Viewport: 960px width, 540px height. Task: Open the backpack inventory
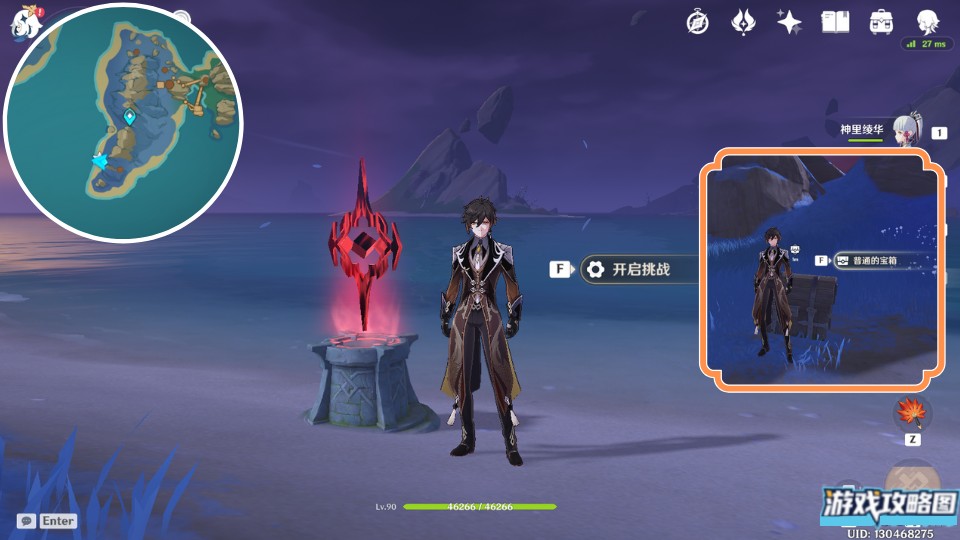point(881,22)
